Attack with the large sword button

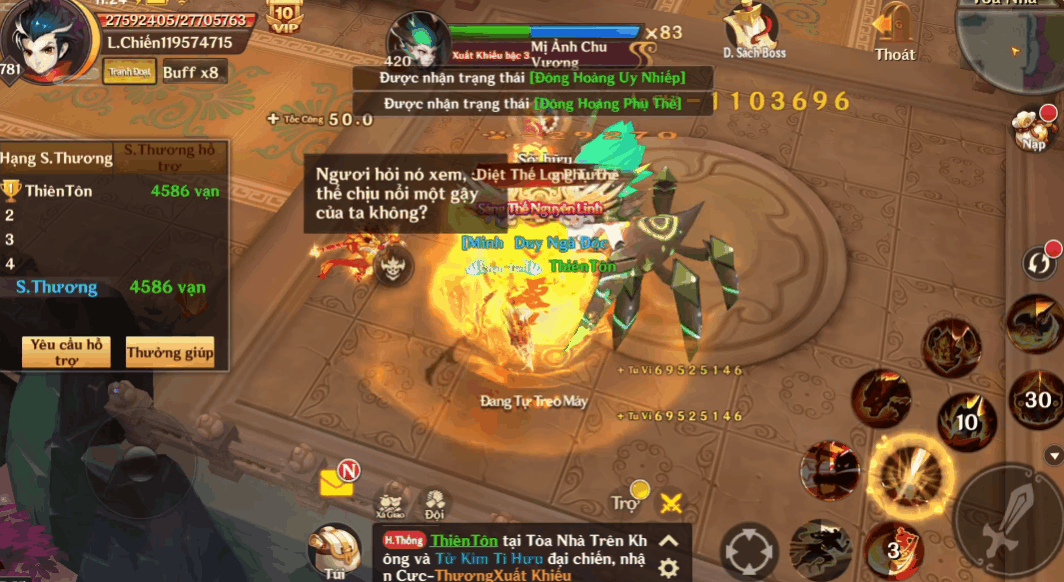(x=1007, y=520)
